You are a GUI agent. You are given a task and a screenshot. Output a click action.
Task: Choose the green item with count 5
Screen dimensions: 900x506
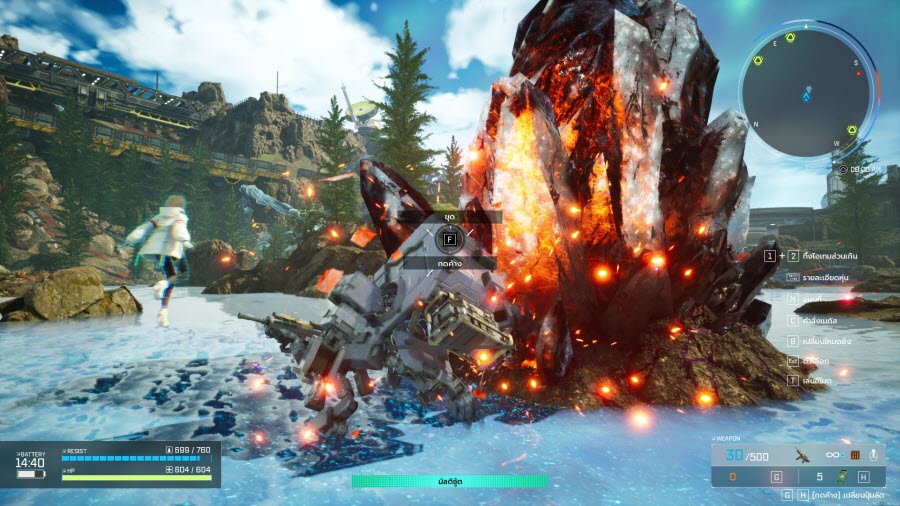[843, 477]
